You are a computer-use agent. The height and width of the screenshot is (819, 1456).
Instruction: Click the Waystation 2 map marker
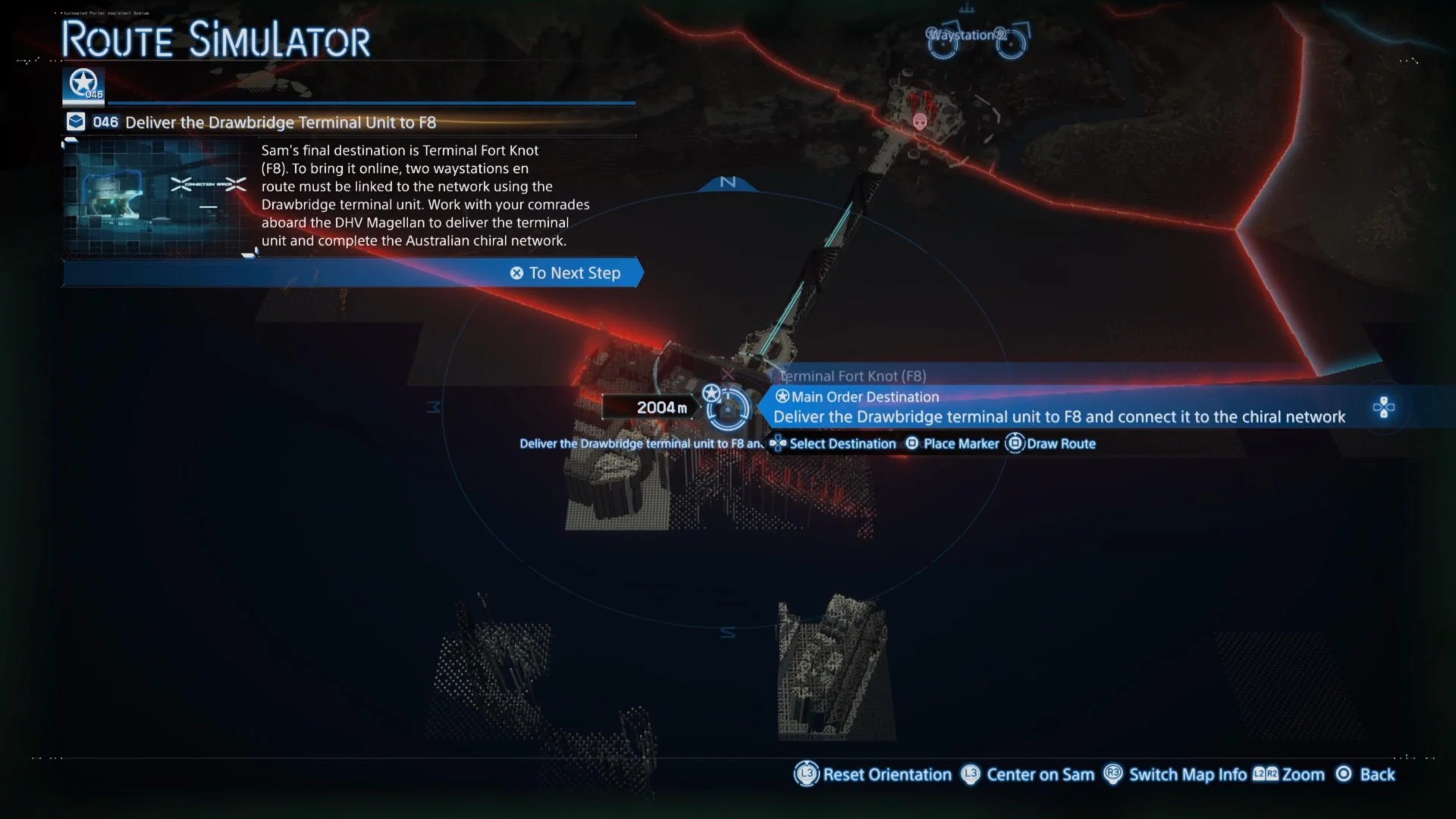click(977, 39)
